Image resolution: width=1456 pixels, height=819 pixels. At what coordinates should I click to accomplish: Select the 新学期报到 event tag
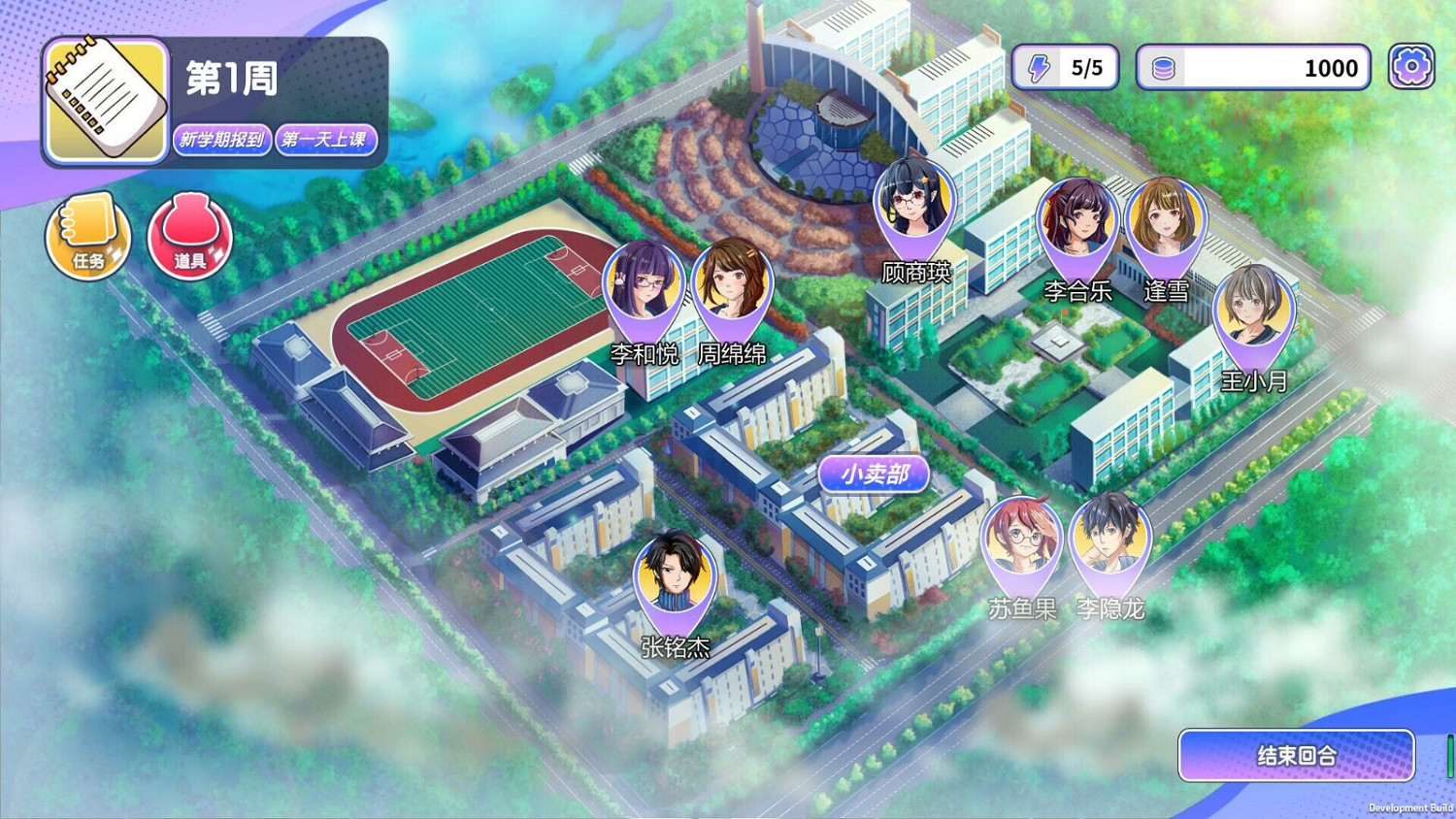221,139
